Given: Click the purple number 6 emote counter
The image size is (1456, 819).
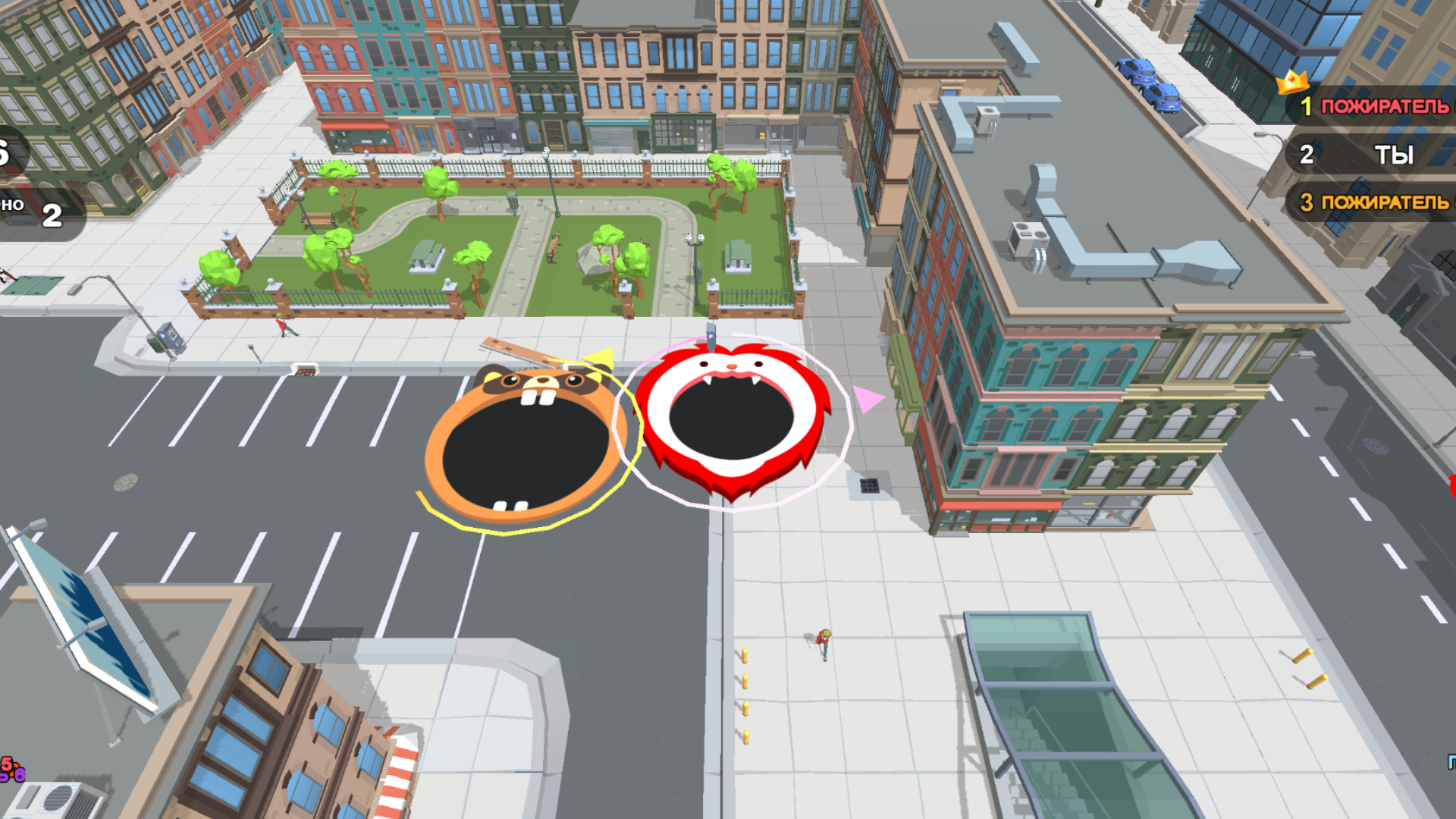Looking at the screenshot, I should [20, 775].
